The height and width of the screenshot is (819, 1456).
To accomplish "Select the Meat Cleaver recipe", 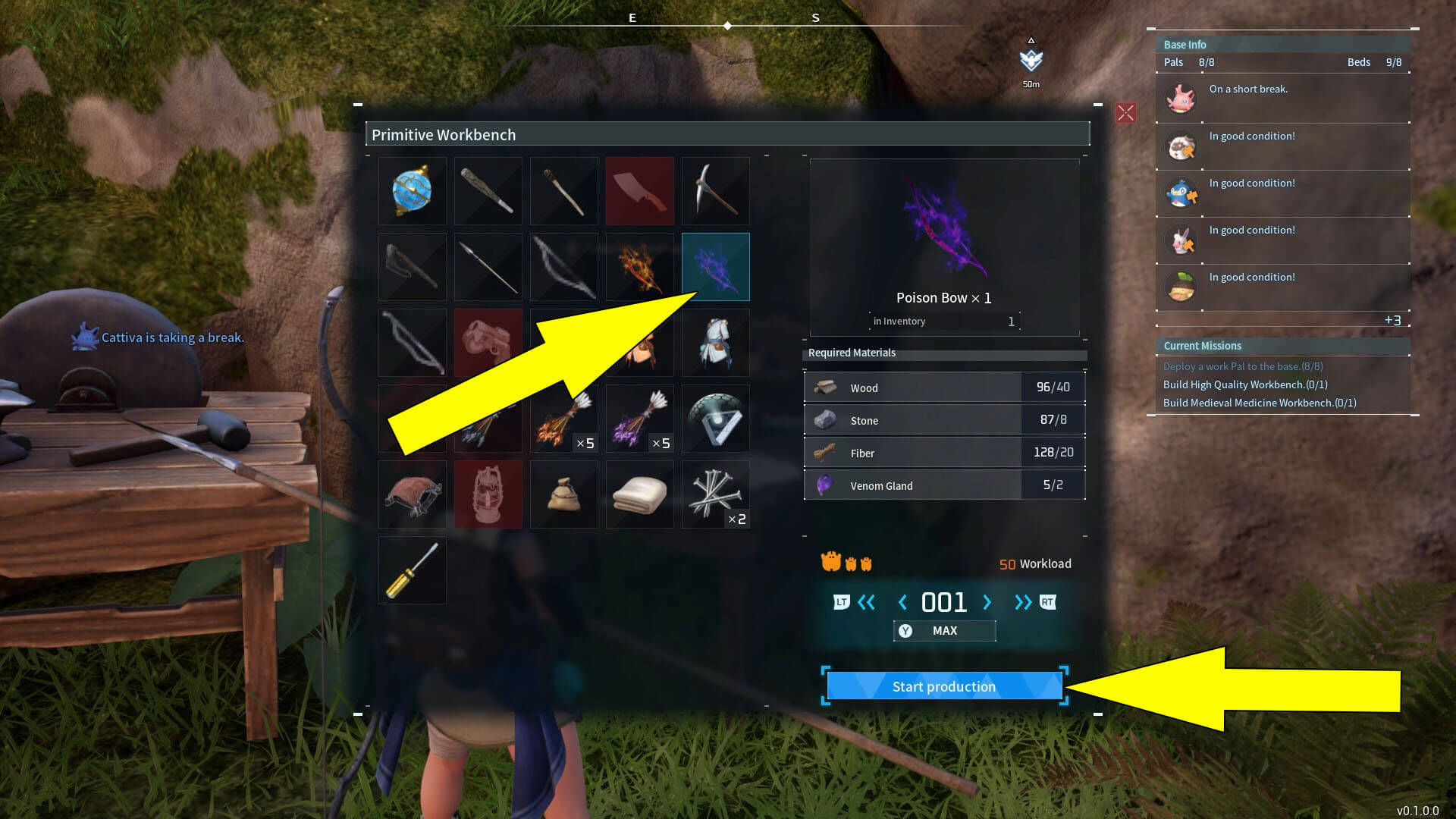I will [x=639, y=191].
